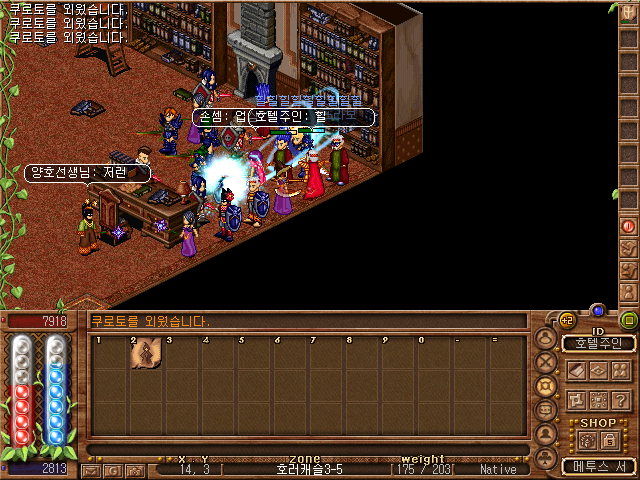
Task: Open the 호텔주인 ID name field
Action: pos(598,343)
